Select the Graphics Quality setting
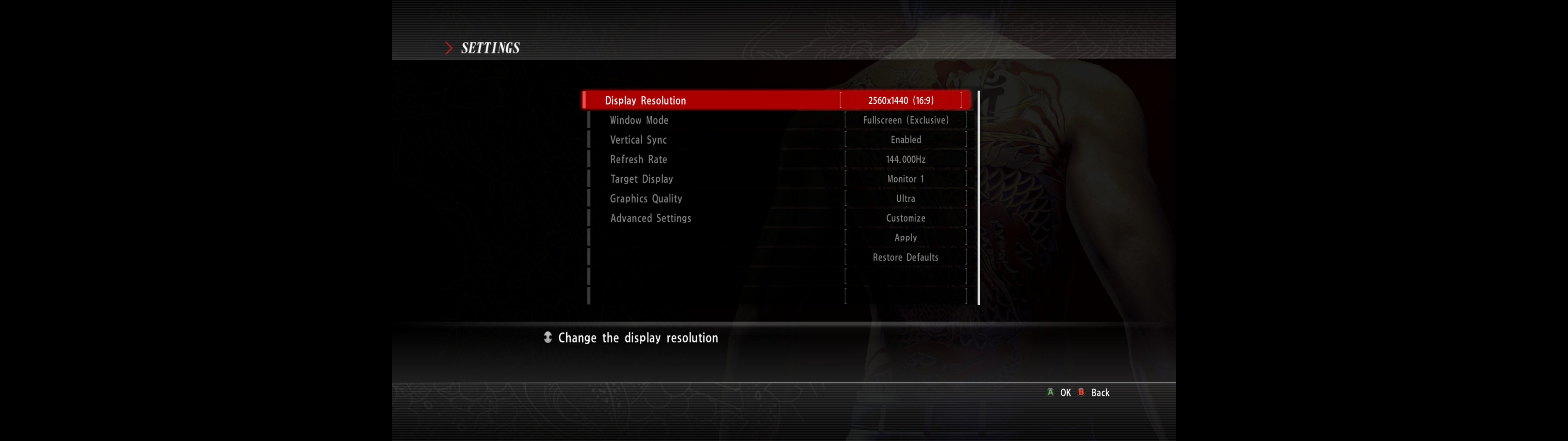The height and width of the screenshot is (441, 1568). click(646, 198)
